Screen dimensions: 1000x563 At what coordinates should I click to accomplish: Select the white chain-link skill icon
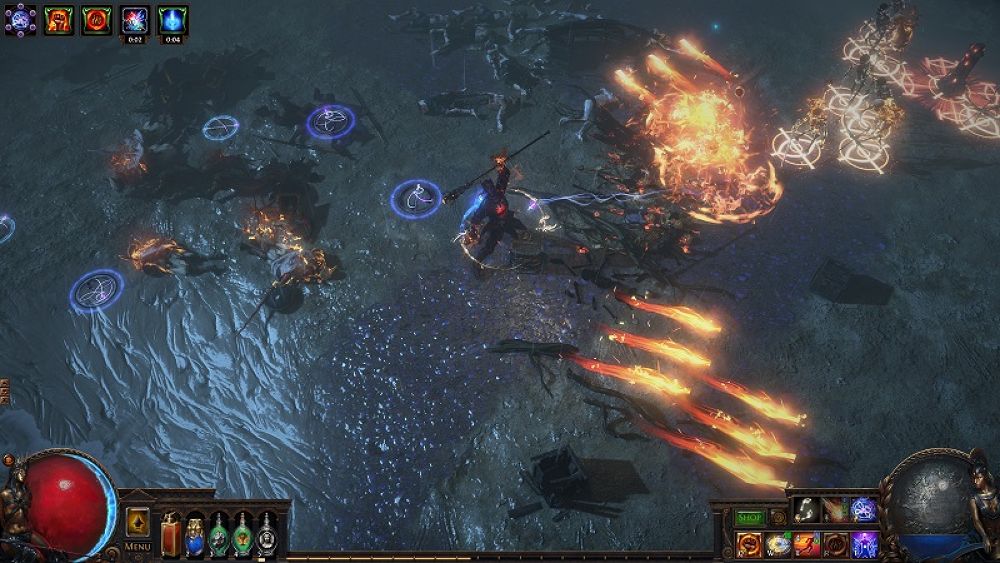(x=807, y=511)
